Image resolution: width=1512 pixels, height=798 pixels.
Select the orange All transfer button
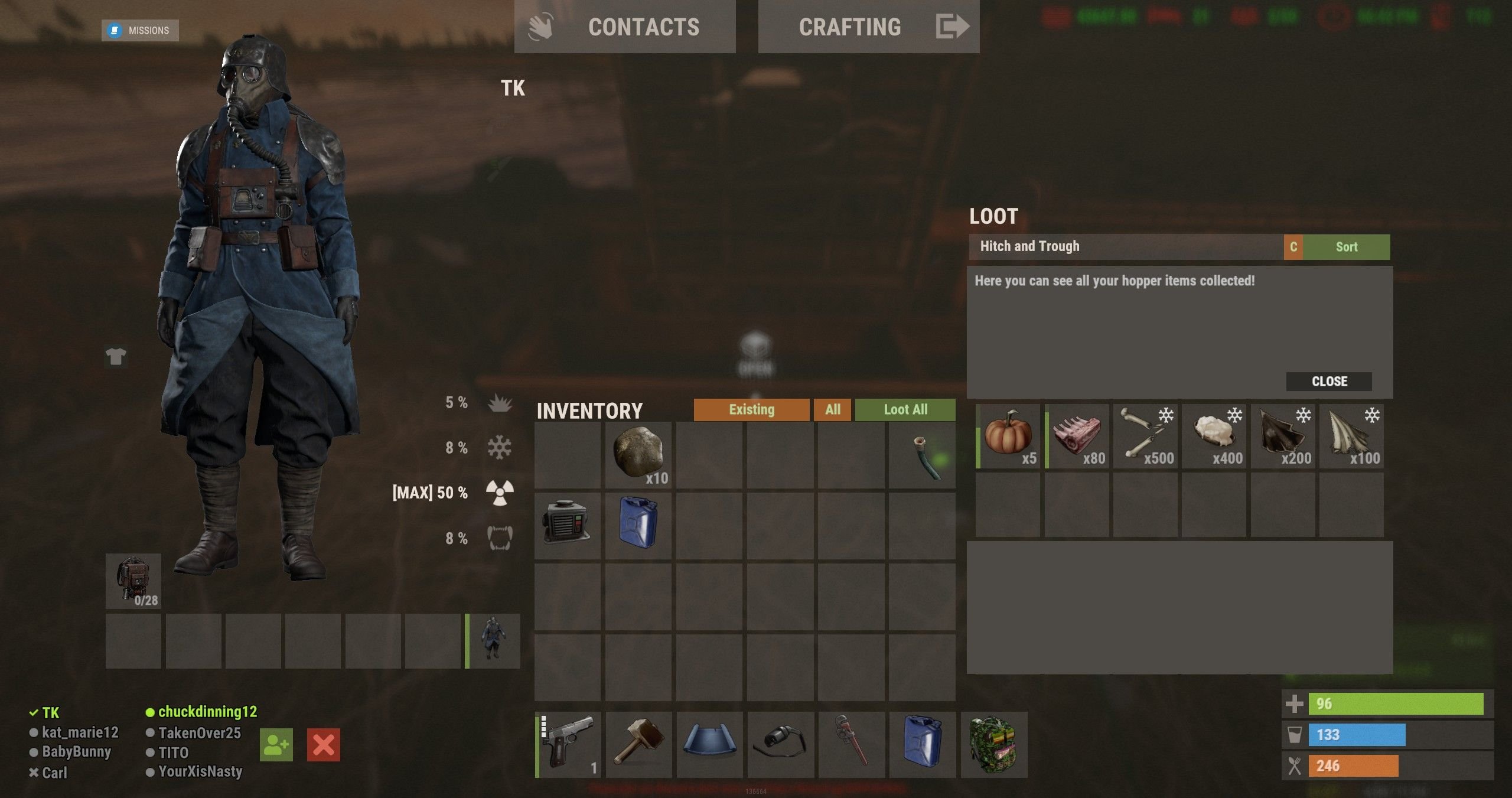click(x=832, y=410)
